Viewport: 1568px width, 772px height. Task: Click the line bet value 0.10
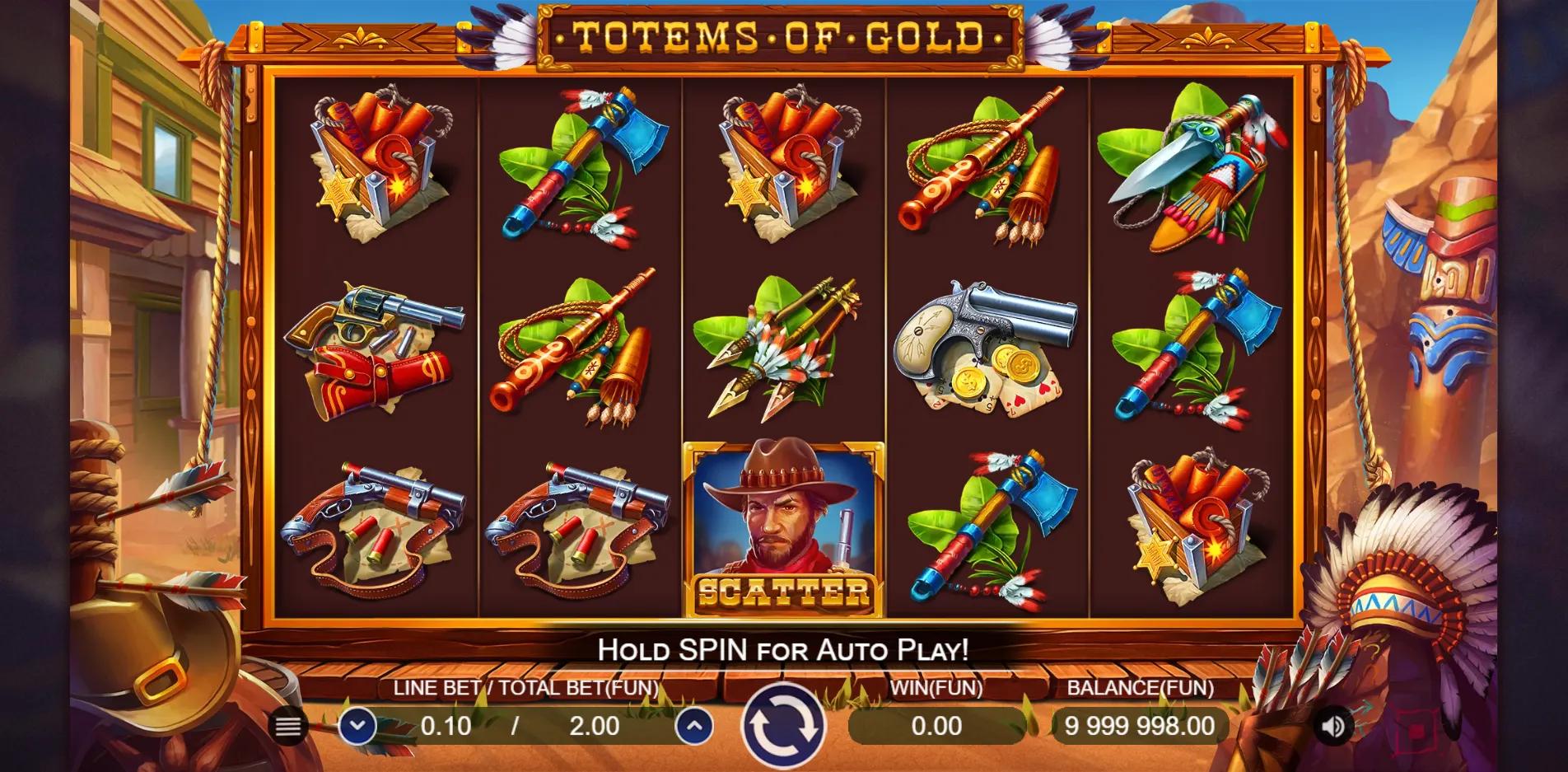coord(446,727)
